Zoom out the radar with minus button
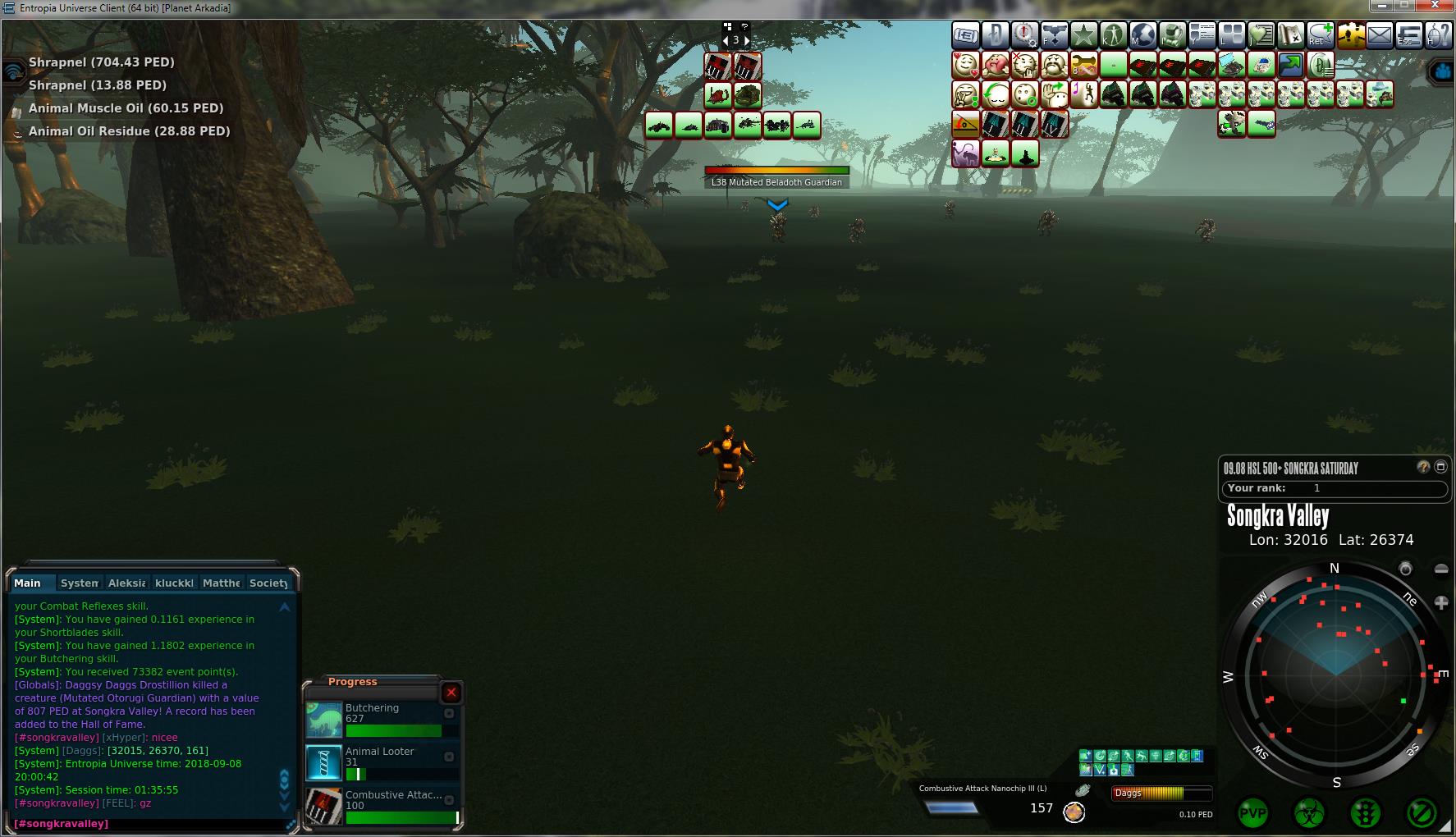Viewport: 1456px width, 837px height. coord(1441,569)
